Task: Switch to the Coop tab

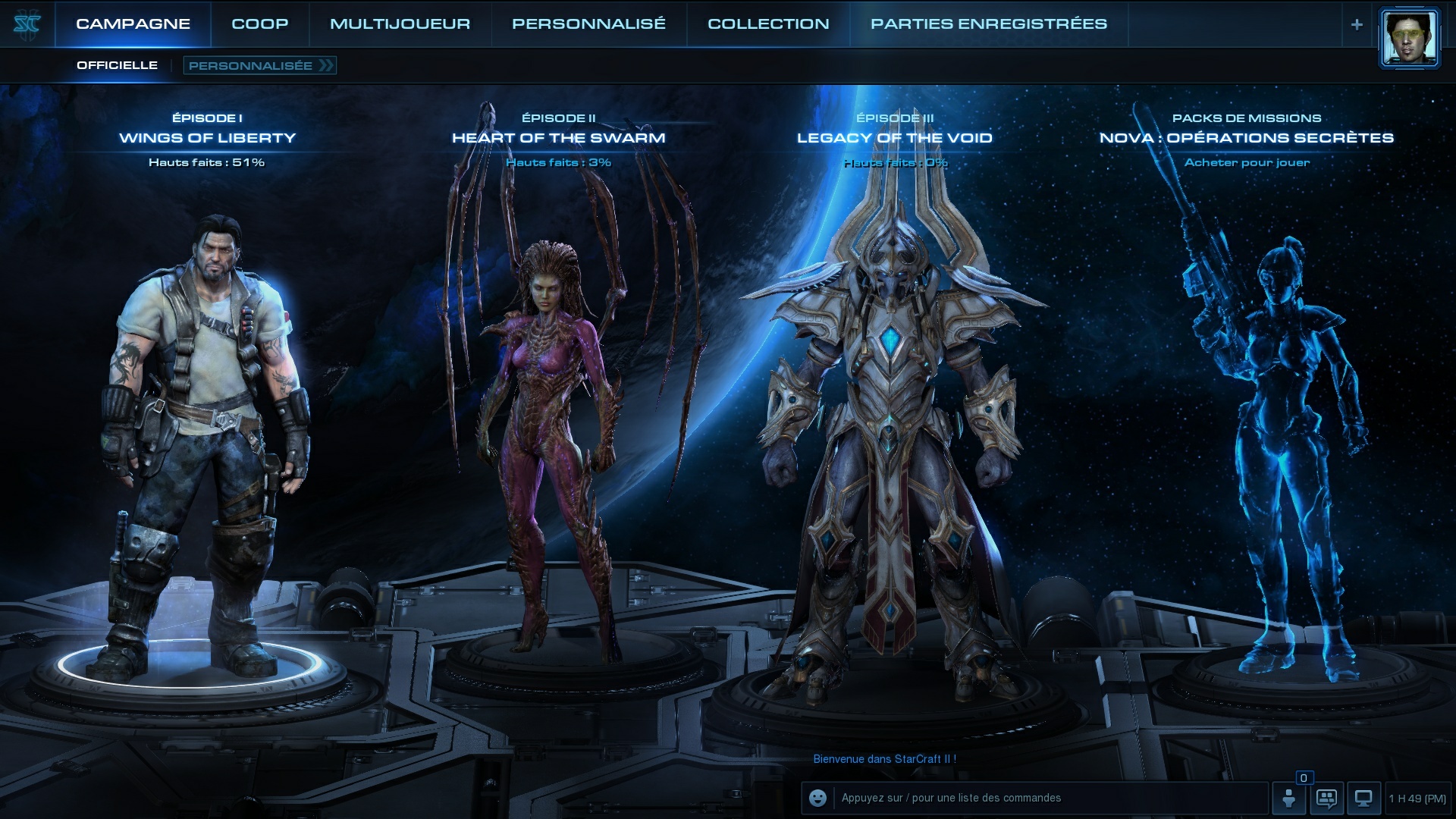Action: [x=259, y=24]
